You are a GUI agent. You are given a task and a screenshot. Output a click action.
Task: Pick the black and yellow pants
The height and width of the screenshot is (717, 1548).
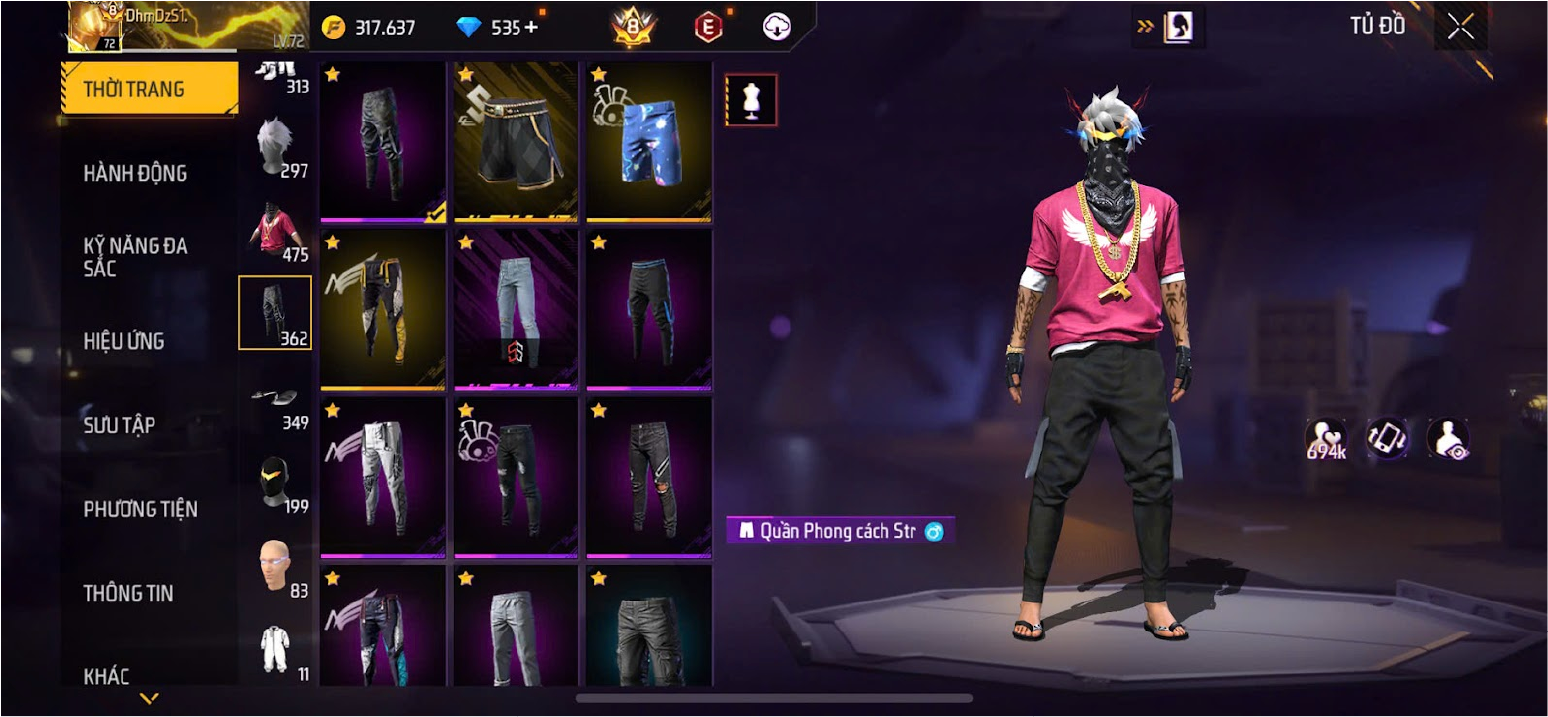(x=383, y=309)
